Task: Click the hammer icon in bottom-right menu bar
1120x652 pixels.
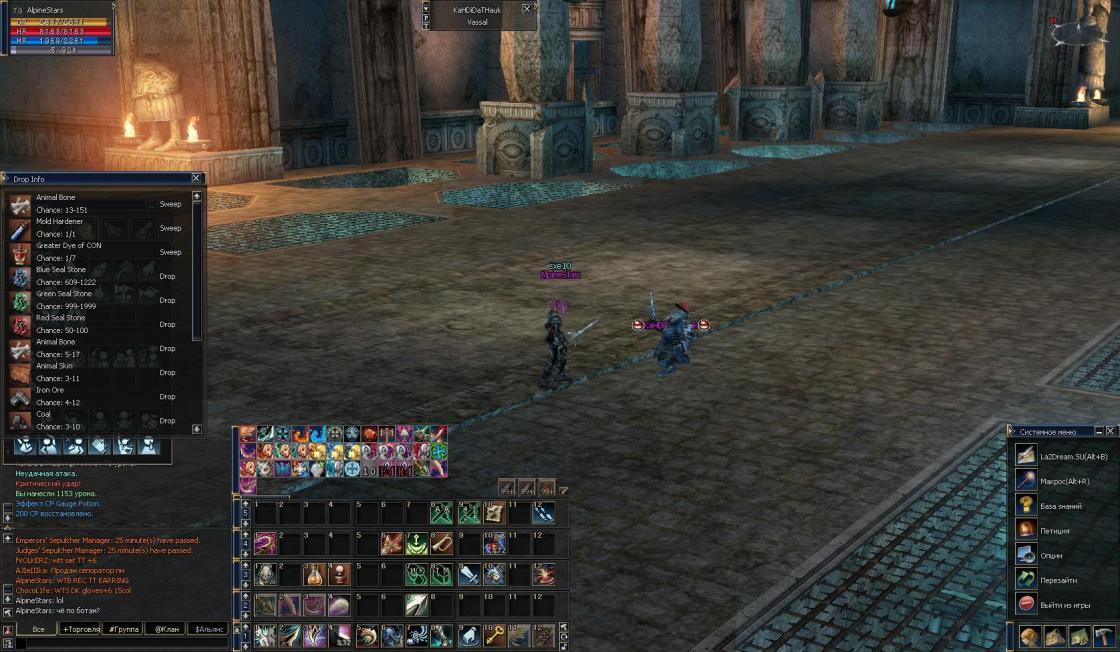Action: [x=1104, y=636]
